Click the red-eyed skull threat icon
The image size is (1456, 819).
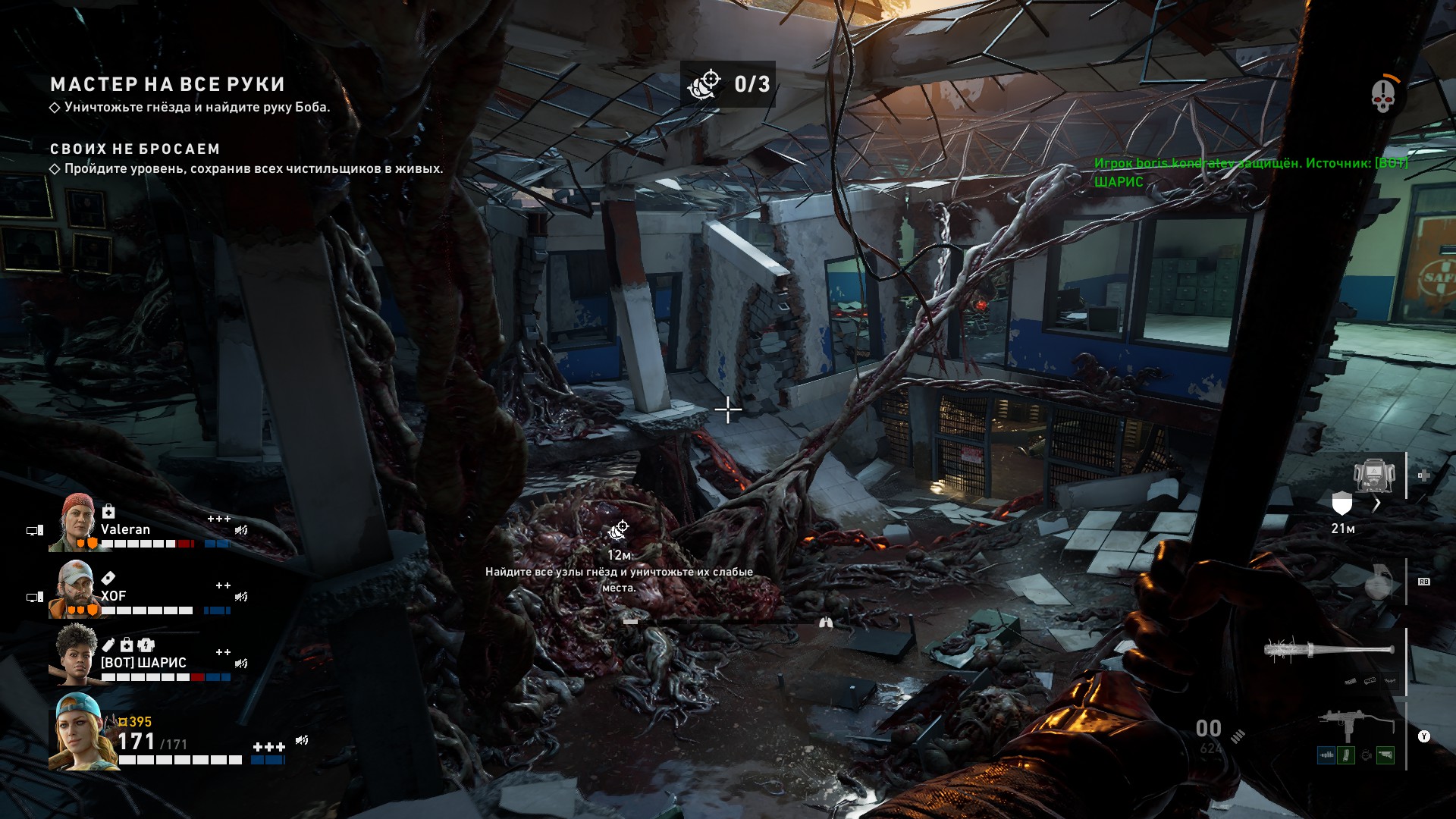pos(1382,96)
